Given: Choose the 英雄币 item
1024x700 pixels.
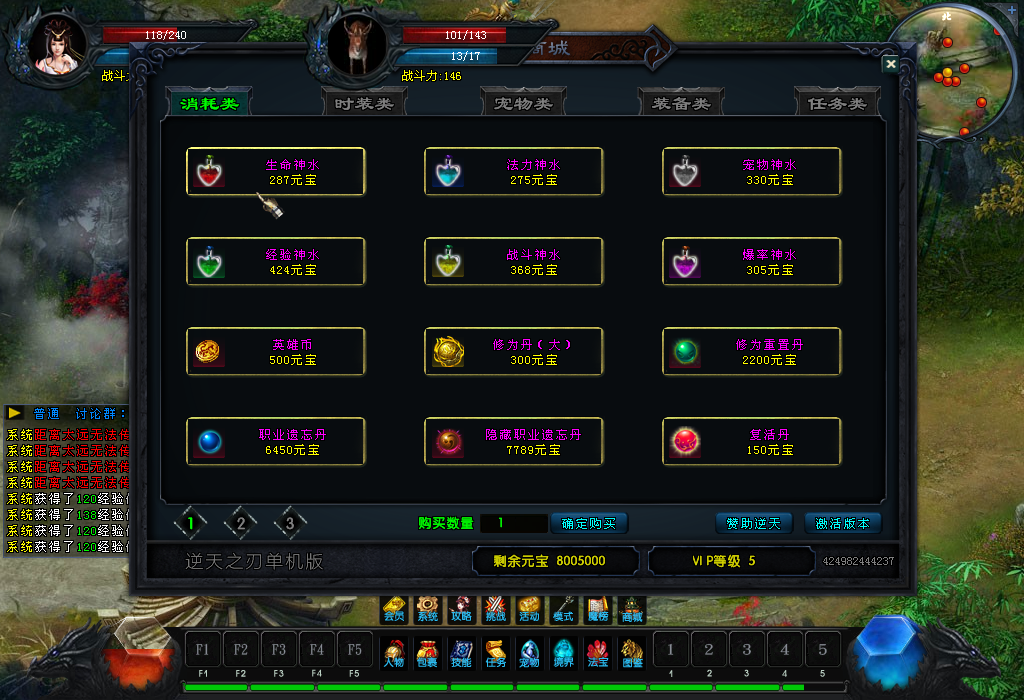Looking at the screenshot, I should point(276,351).
